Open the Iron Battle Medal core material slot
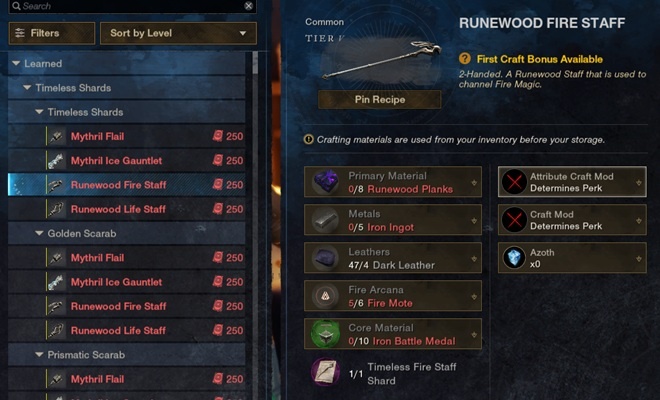Screen dimensions: 660x400 [x=393, y=334]
